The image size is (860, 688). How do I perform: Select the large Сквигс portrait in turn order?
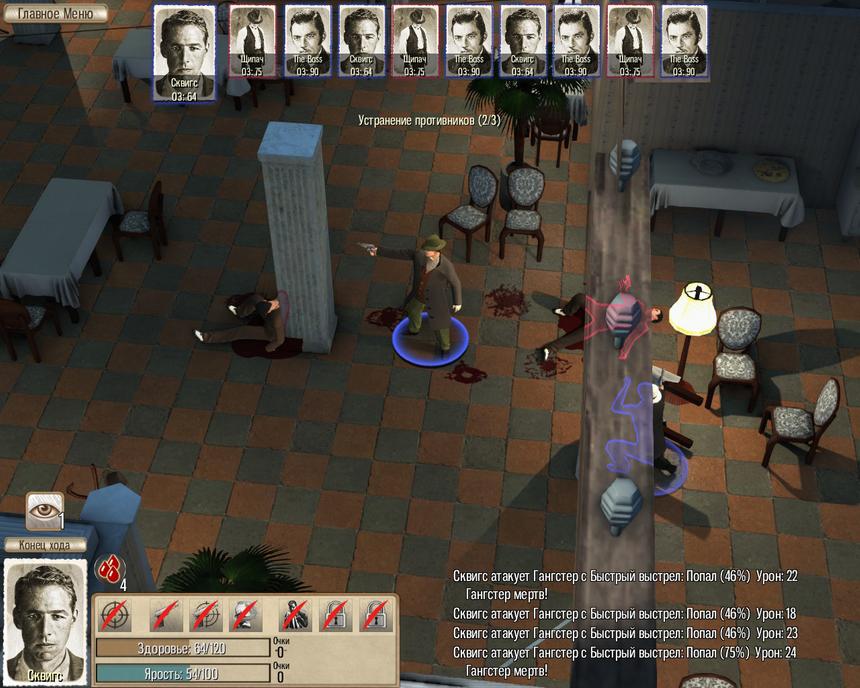183,52
